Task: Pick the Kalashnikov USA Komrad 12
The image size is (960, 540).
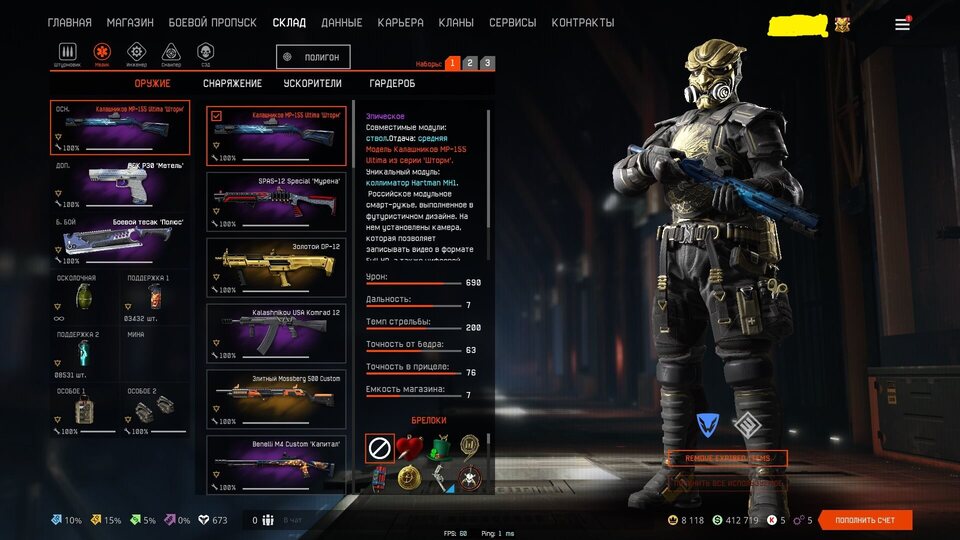Action: pos(275,331)
